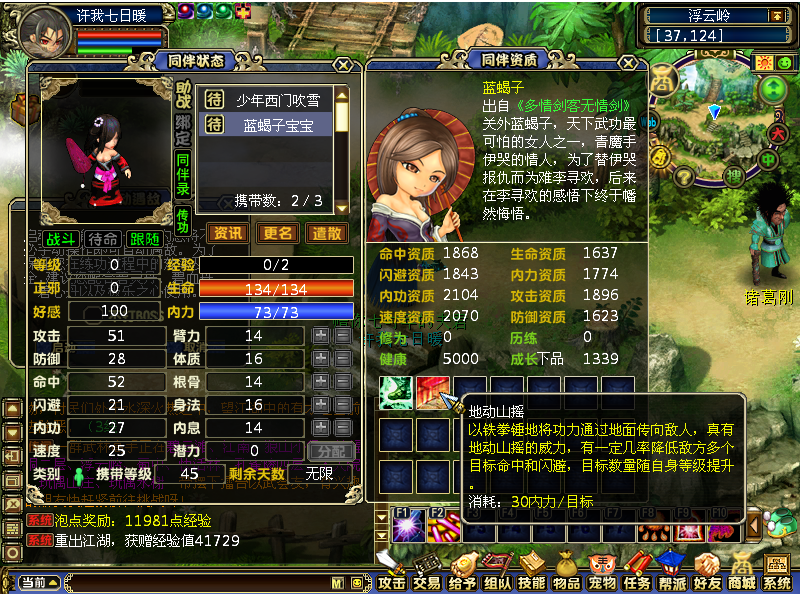Image resolution: width=800 pixels, height=594 pixels.
Task: Click the 资讯 info button
Action: point(228,233)
